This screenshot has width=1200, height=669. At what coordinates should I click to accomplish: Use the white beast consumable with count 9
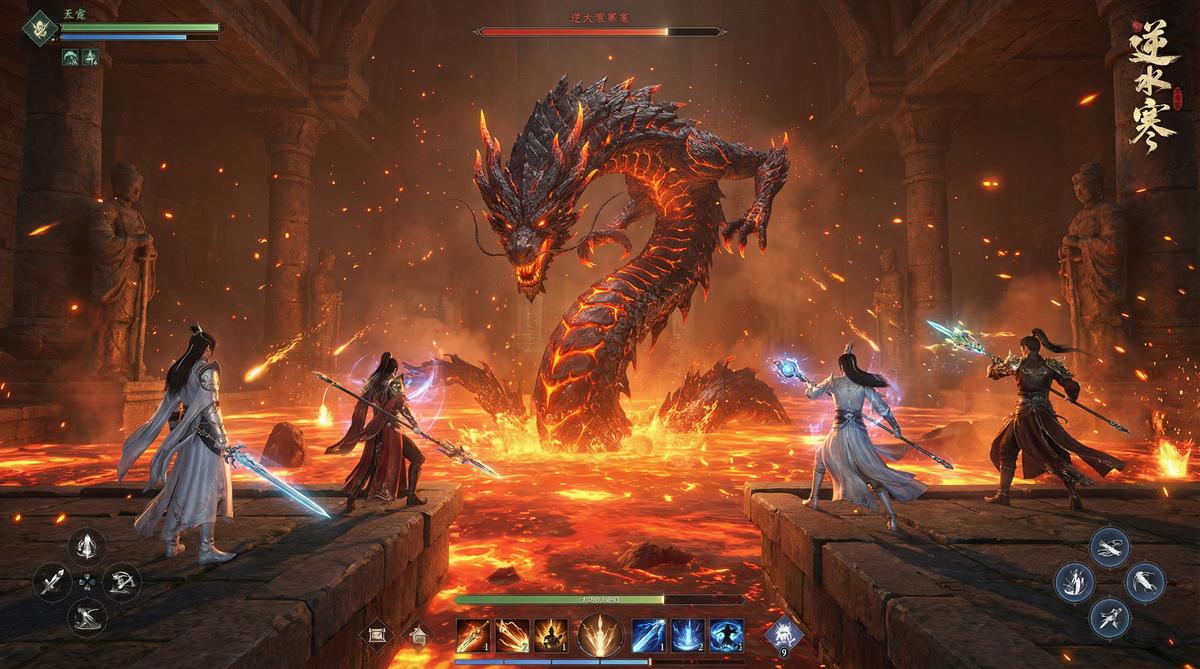(781, 633)
